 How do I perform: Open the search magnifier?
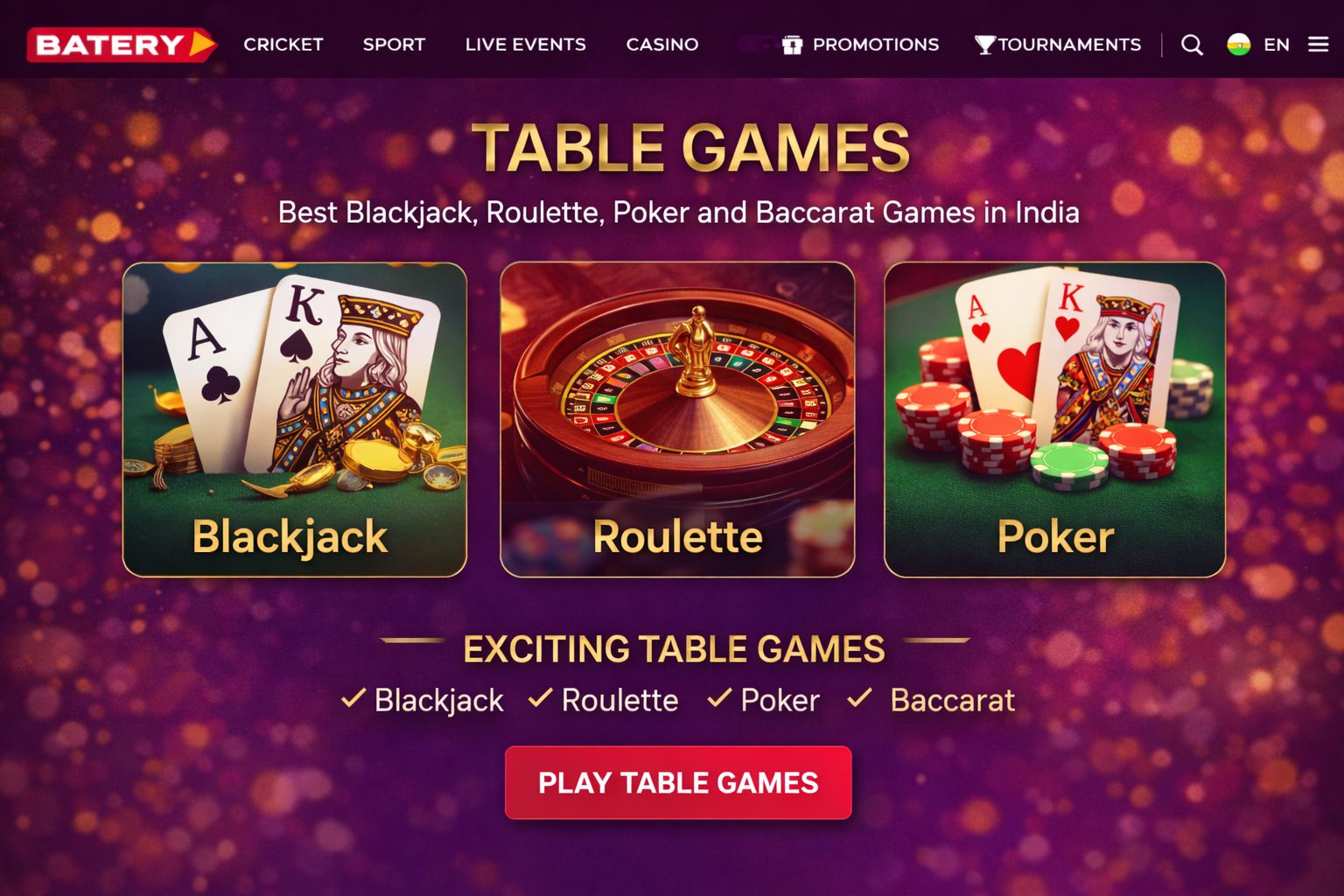tap(1192, 45)
